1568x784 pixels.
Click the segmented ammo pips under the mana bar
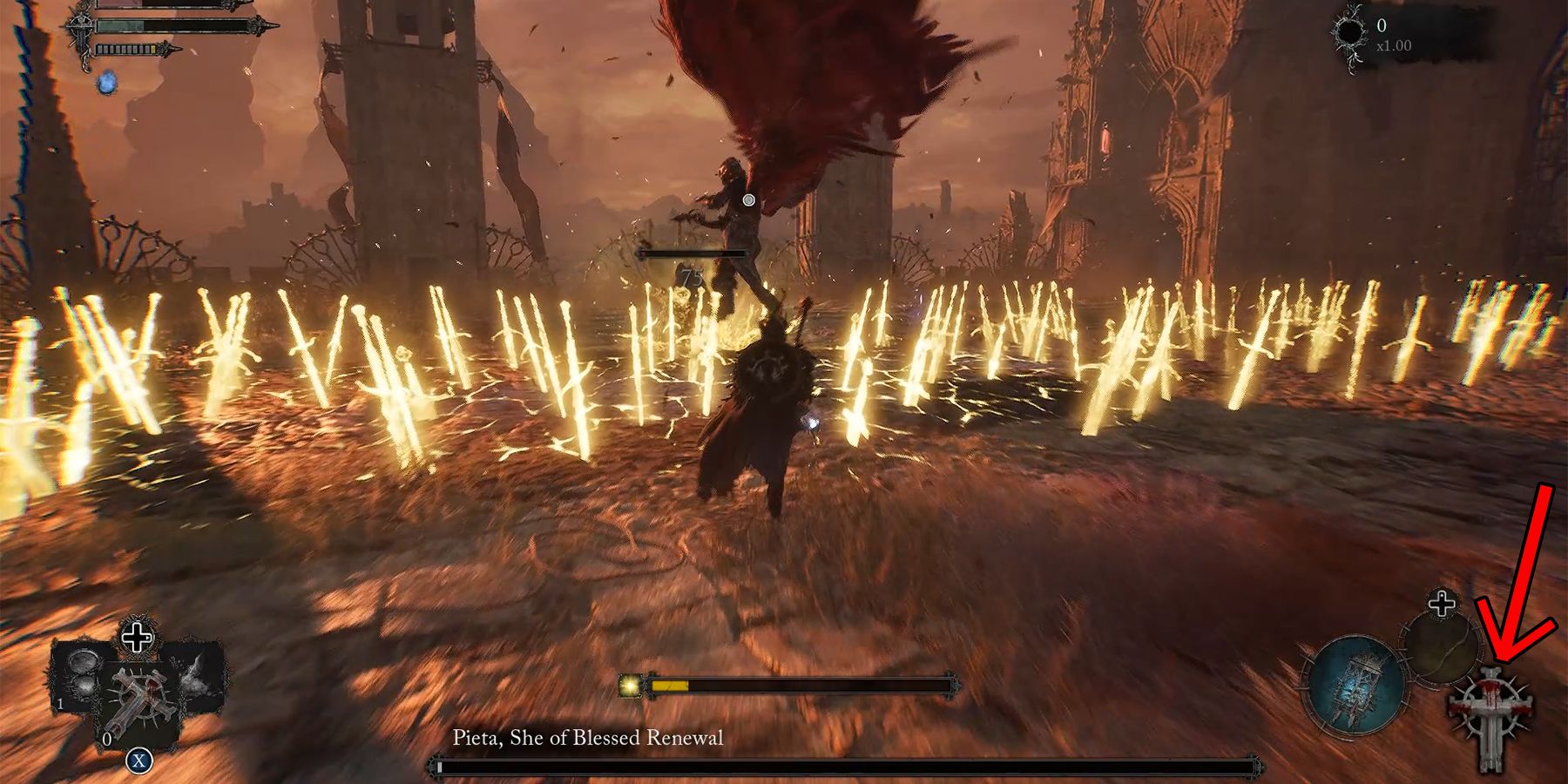click(x=125, y=50)
